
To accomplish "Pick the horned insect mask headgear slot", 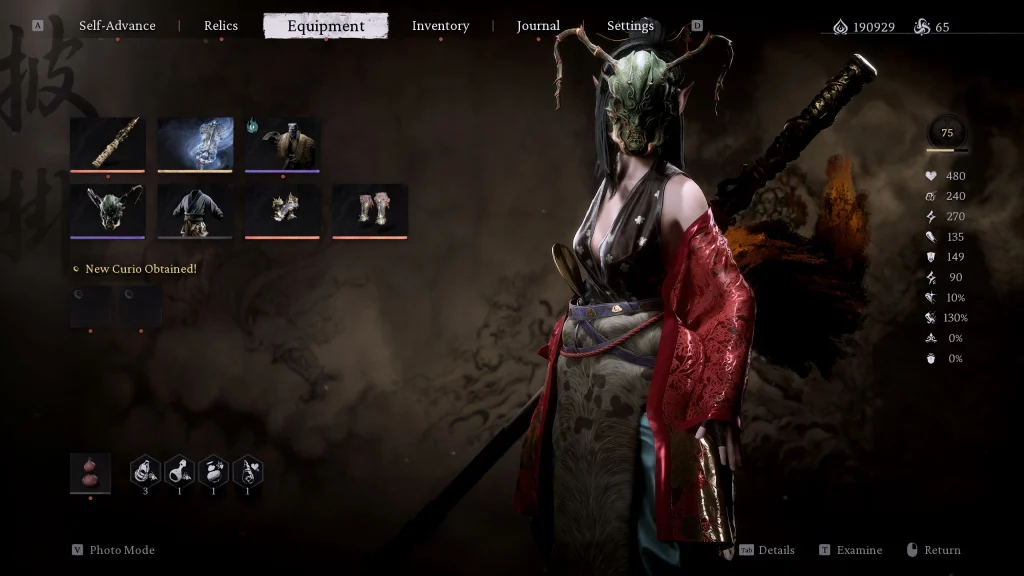I will (x=107, y=210).
